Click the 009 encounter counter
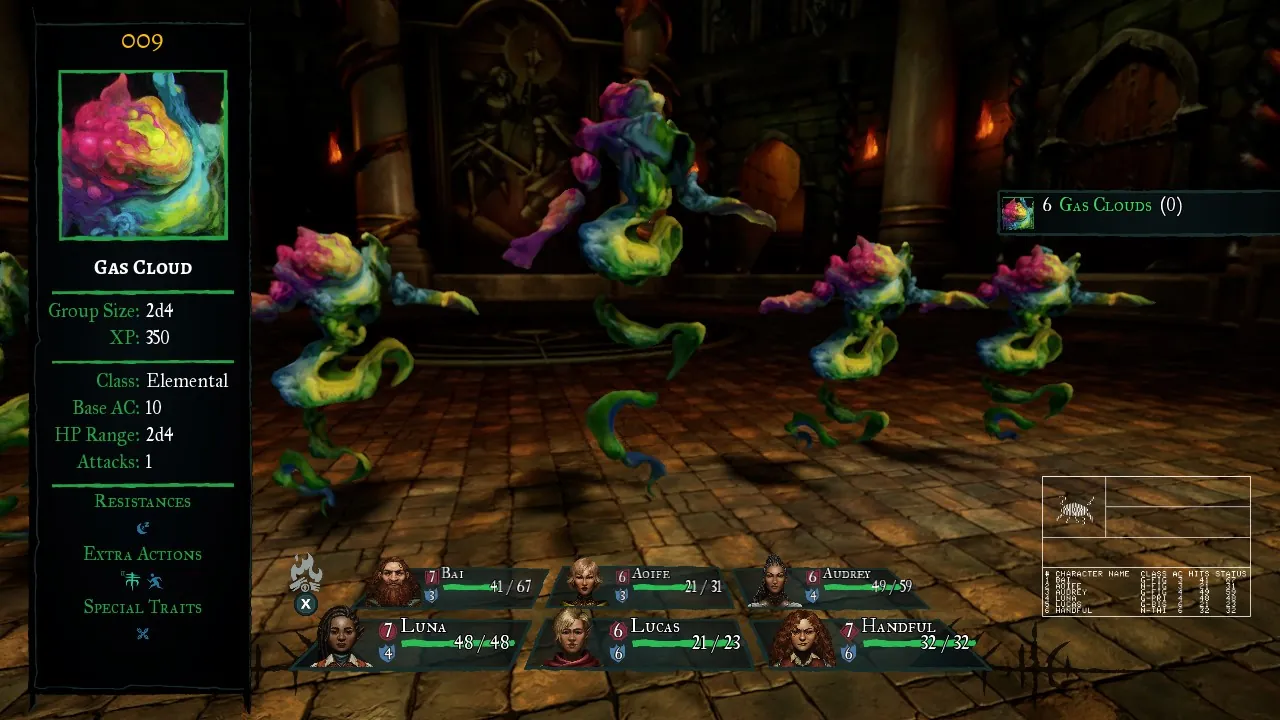This screenshot has height=720, width=1280. coord(143,42)
